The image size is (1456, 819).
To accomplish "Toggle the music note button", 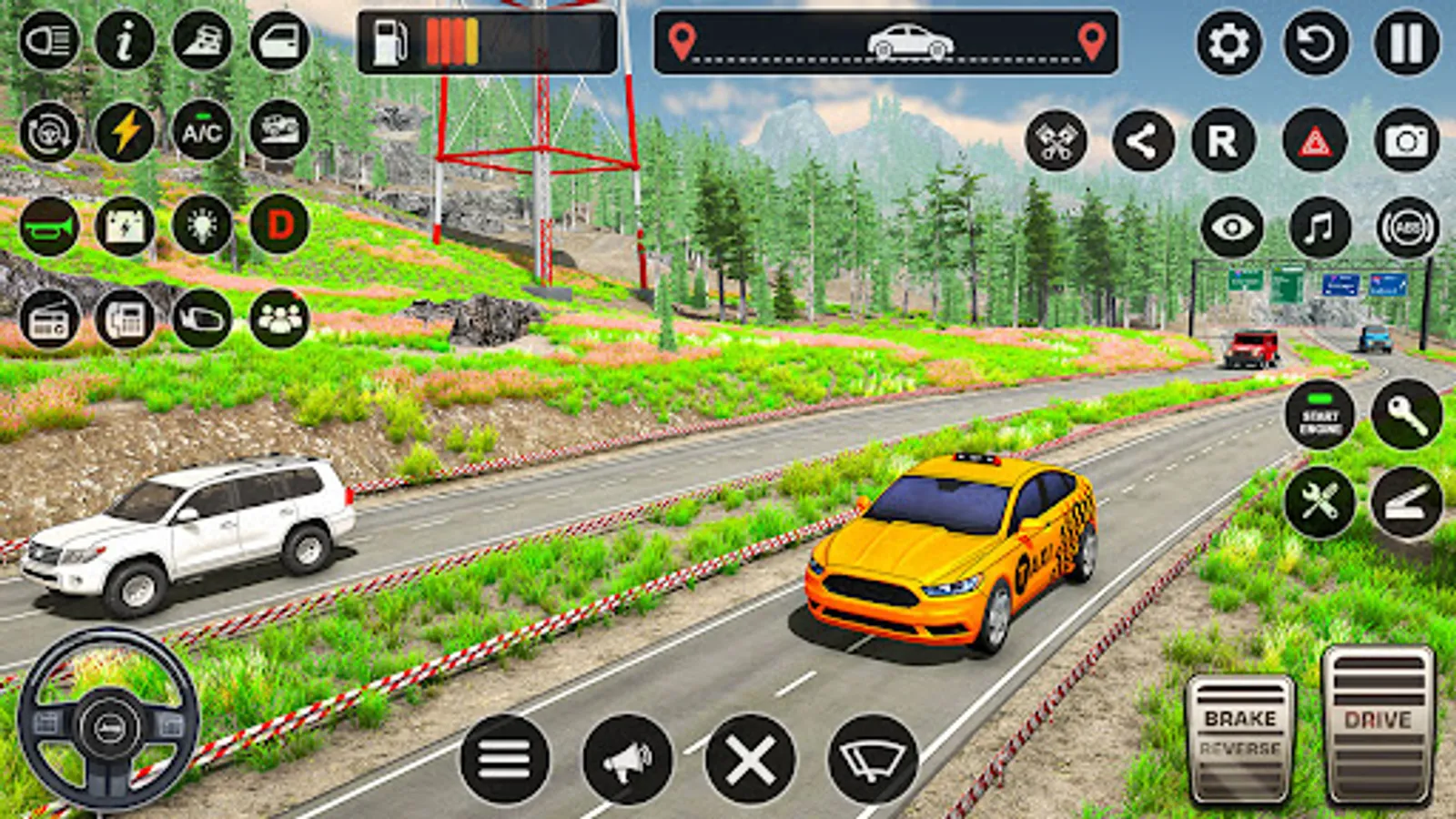I will pos(1319,227).
